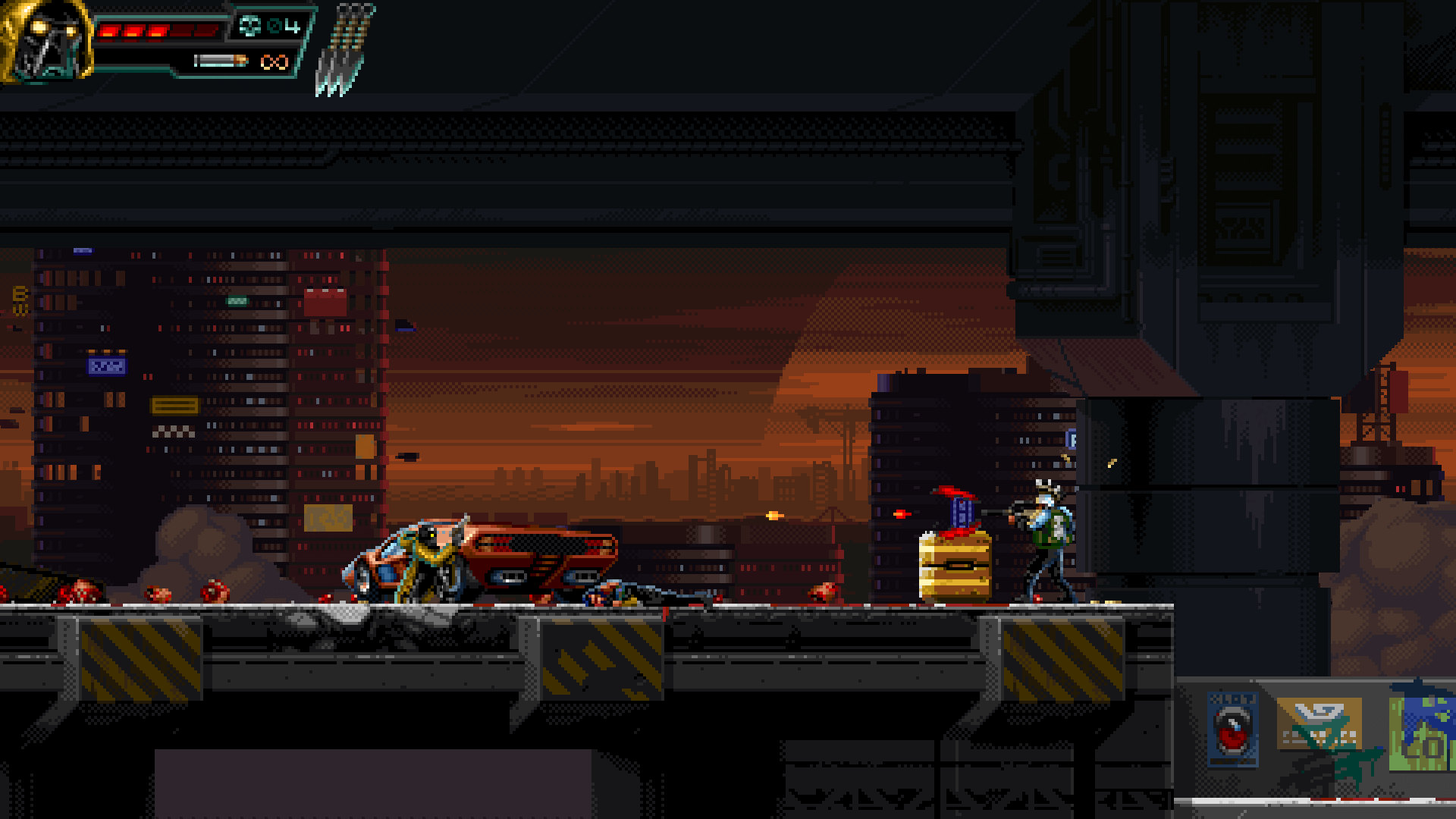Select the hooded character portrait in the HUD
The width and height of the screenshot is (1456, 819).
pos(45,42)
